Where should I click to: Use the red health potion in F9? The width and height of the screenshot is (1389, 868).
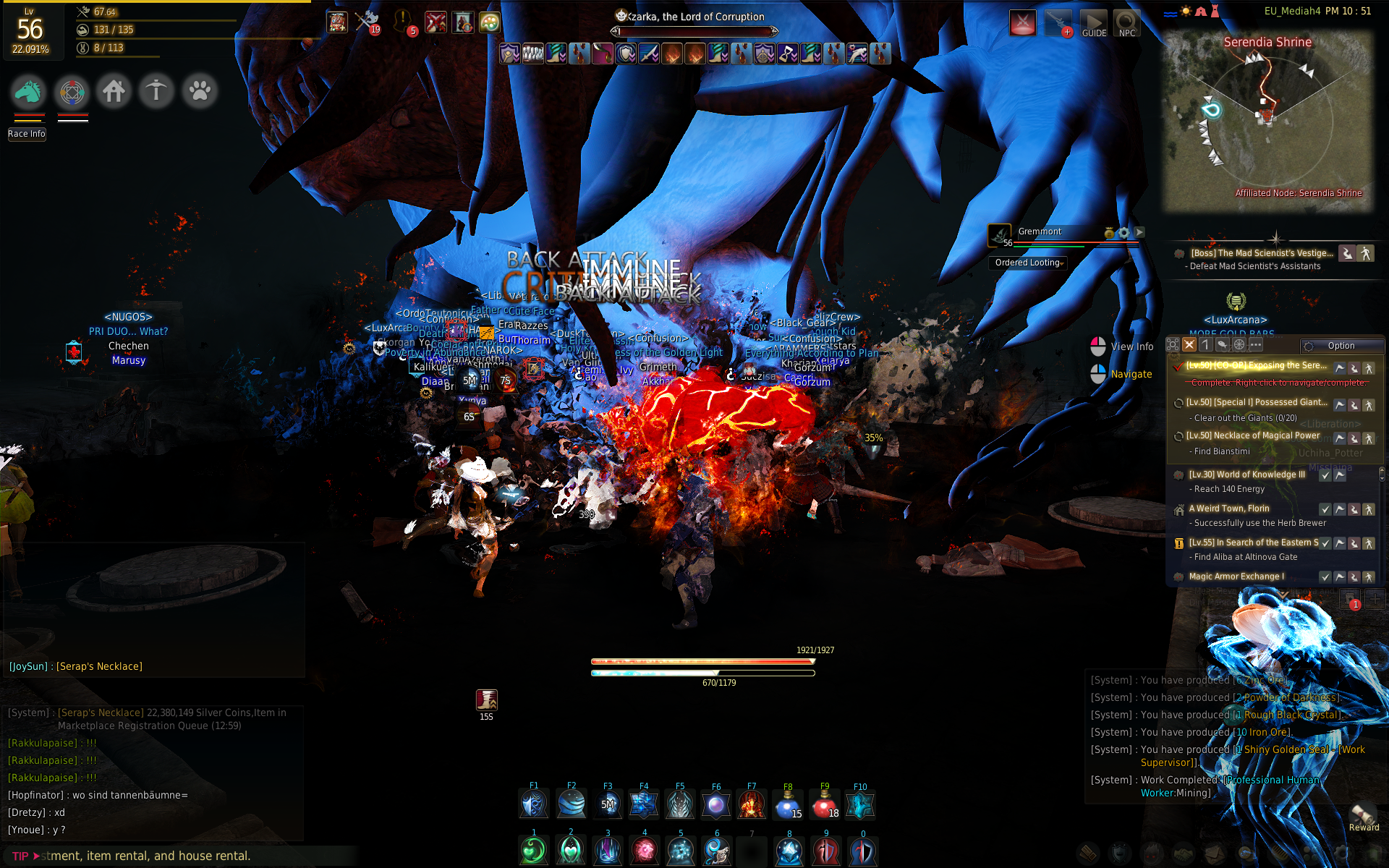click(x=824, y=804)
